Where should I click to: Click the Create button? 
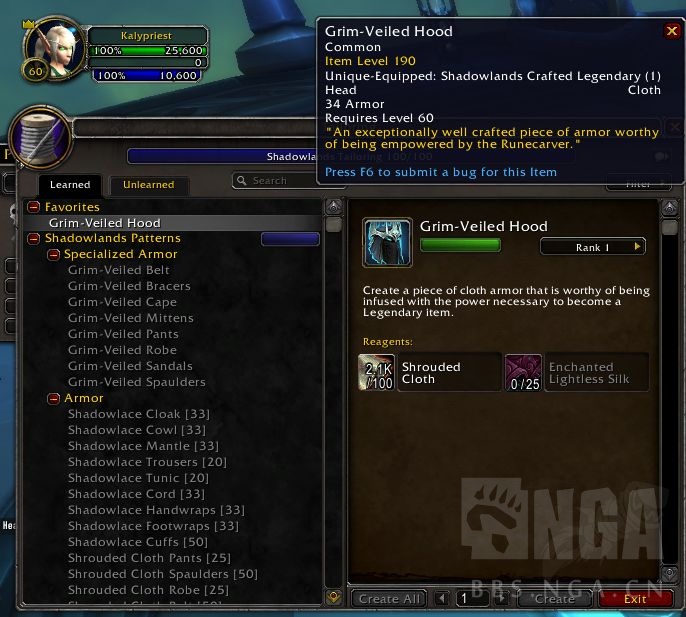click(553, 599)
